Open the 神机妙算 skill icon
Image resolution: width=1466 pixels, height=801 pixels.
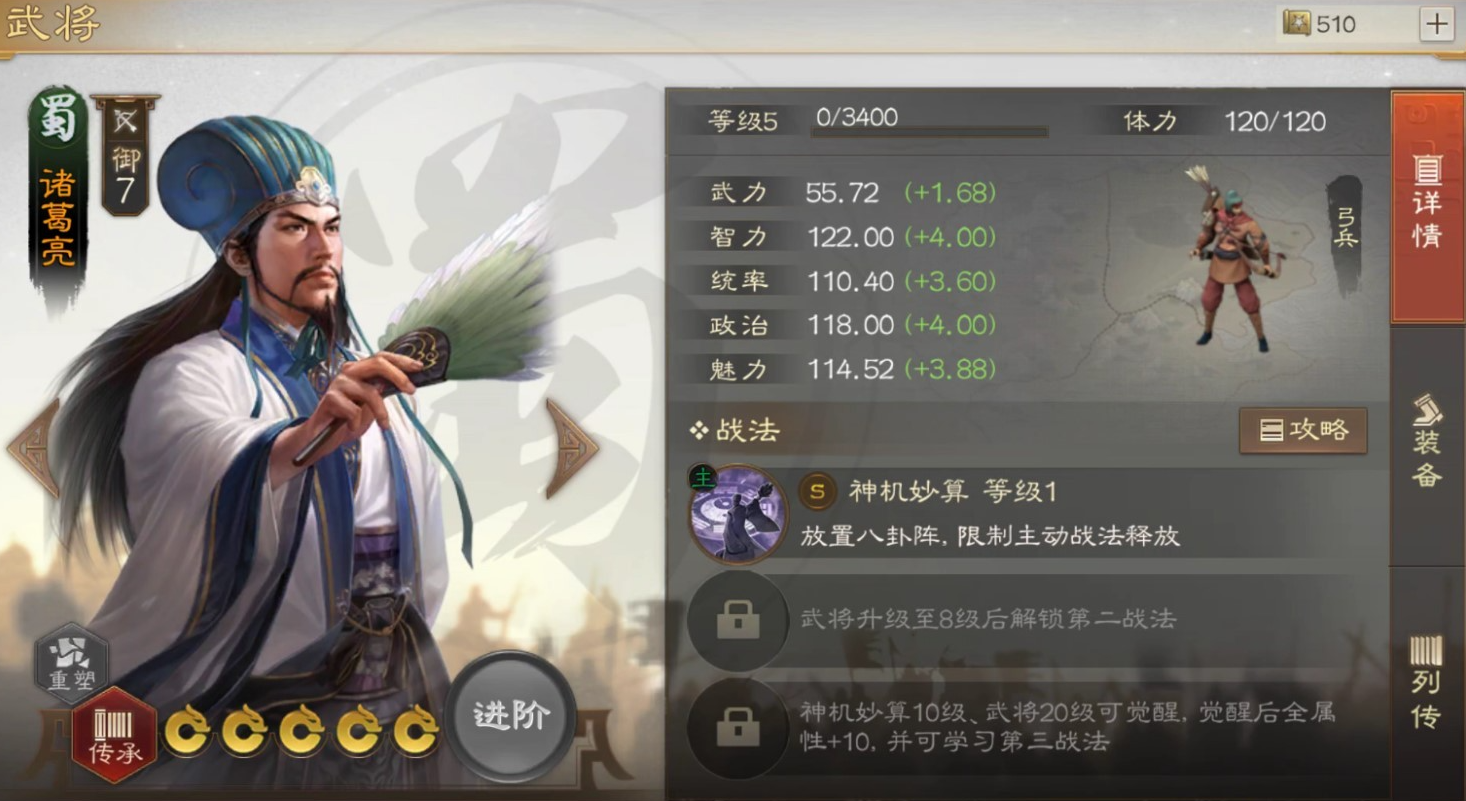[737, 512]
